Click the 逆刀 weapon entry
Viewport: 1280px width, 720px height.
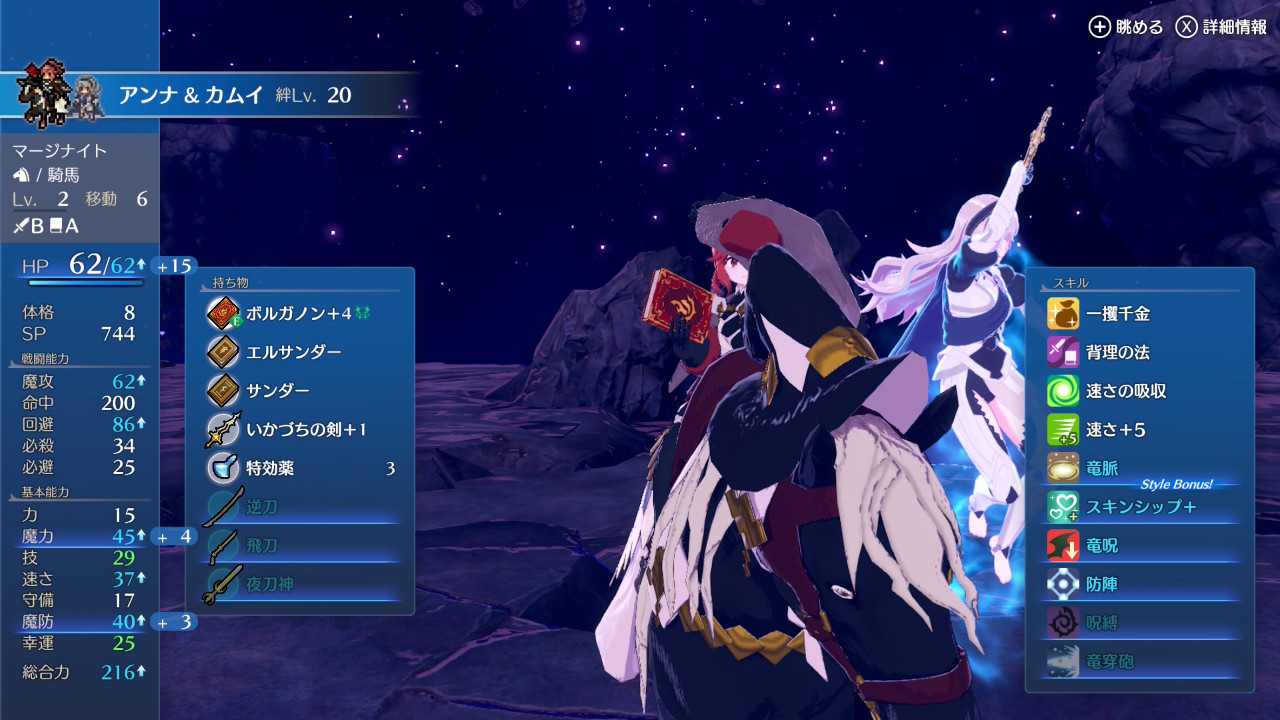[x=262, y=507]
